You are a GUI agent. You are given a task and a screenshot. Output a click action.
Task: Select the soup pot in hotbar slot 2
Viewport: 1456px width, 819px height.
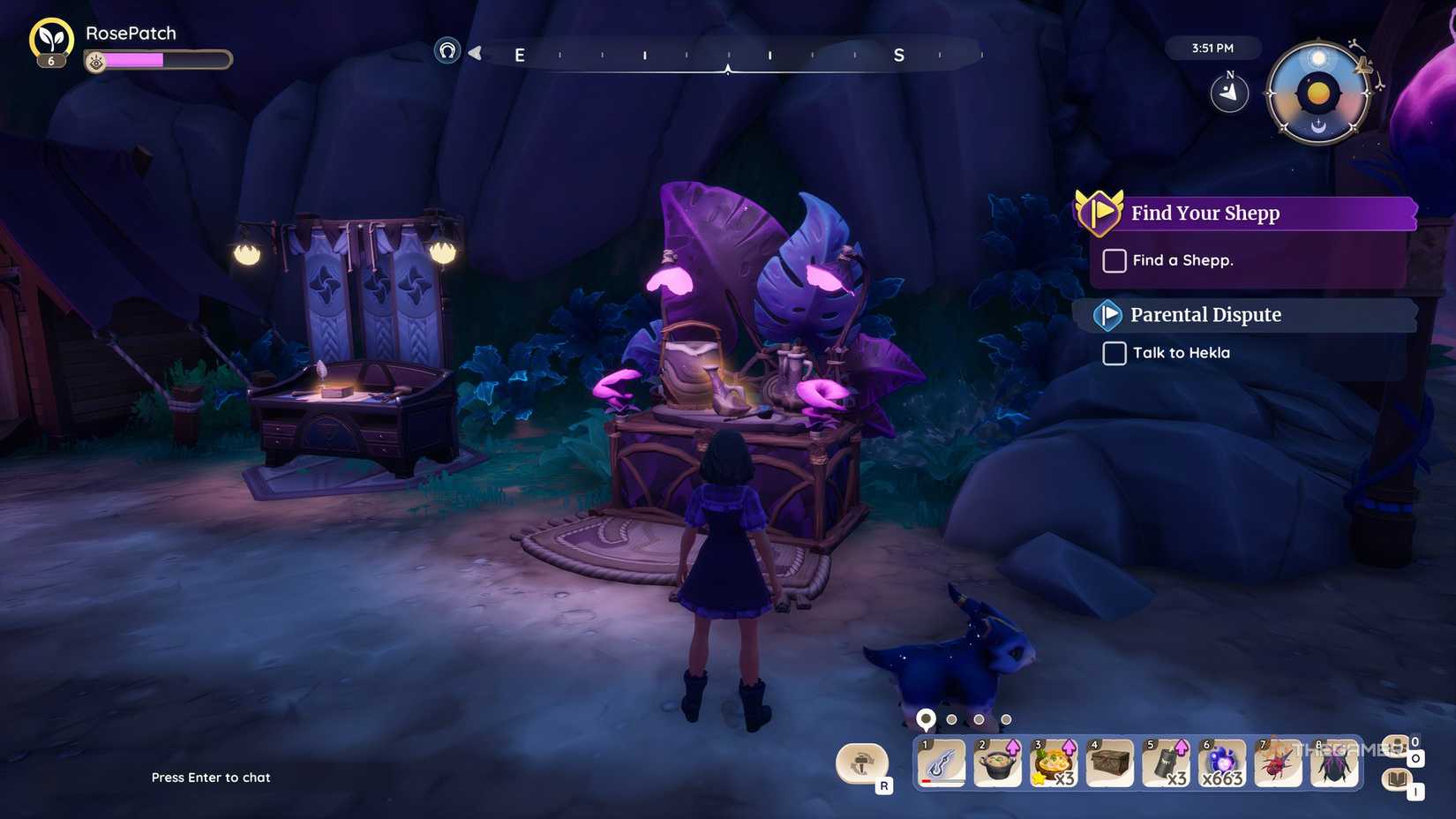tap(997, 763)
